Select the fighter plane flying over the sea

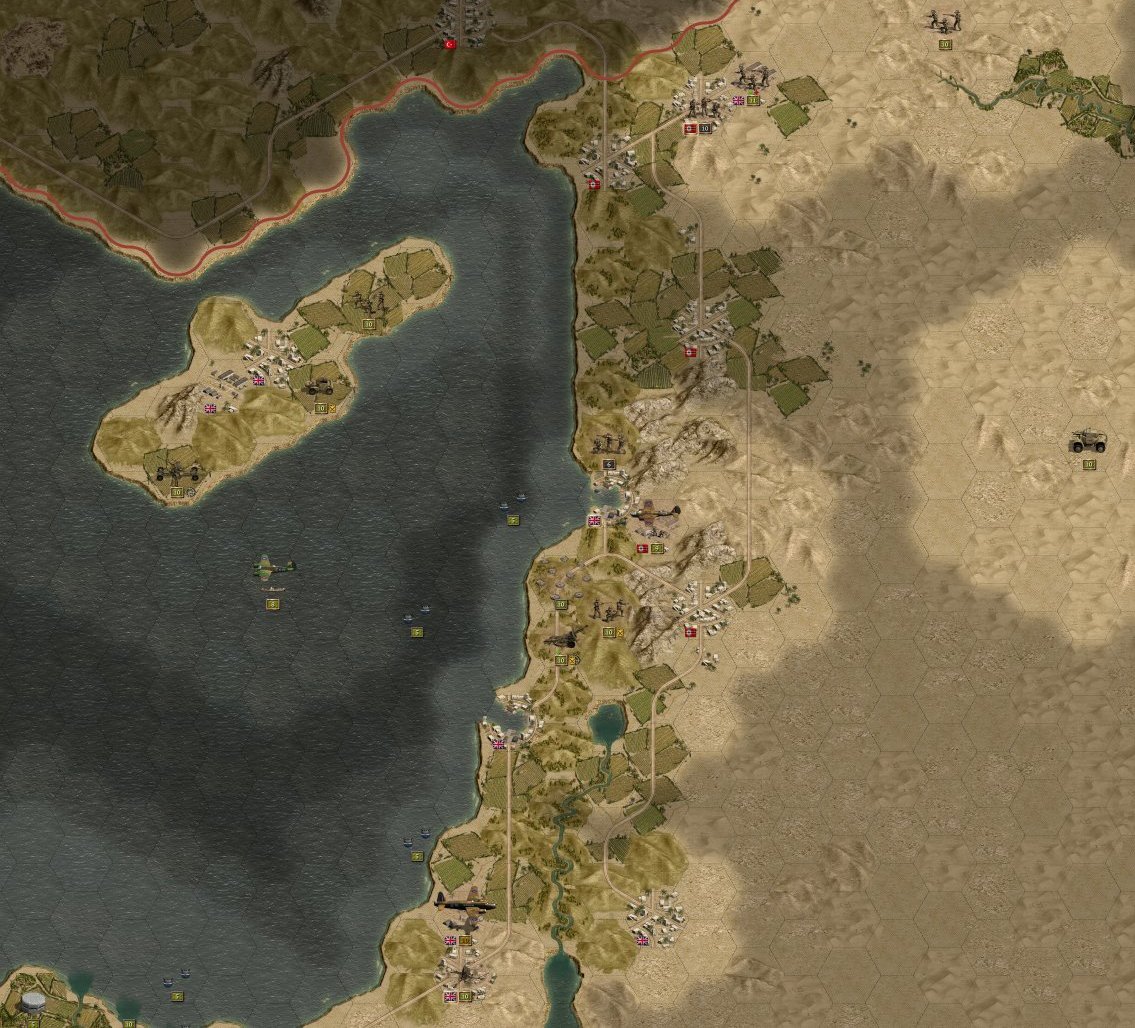pos(273,568)
